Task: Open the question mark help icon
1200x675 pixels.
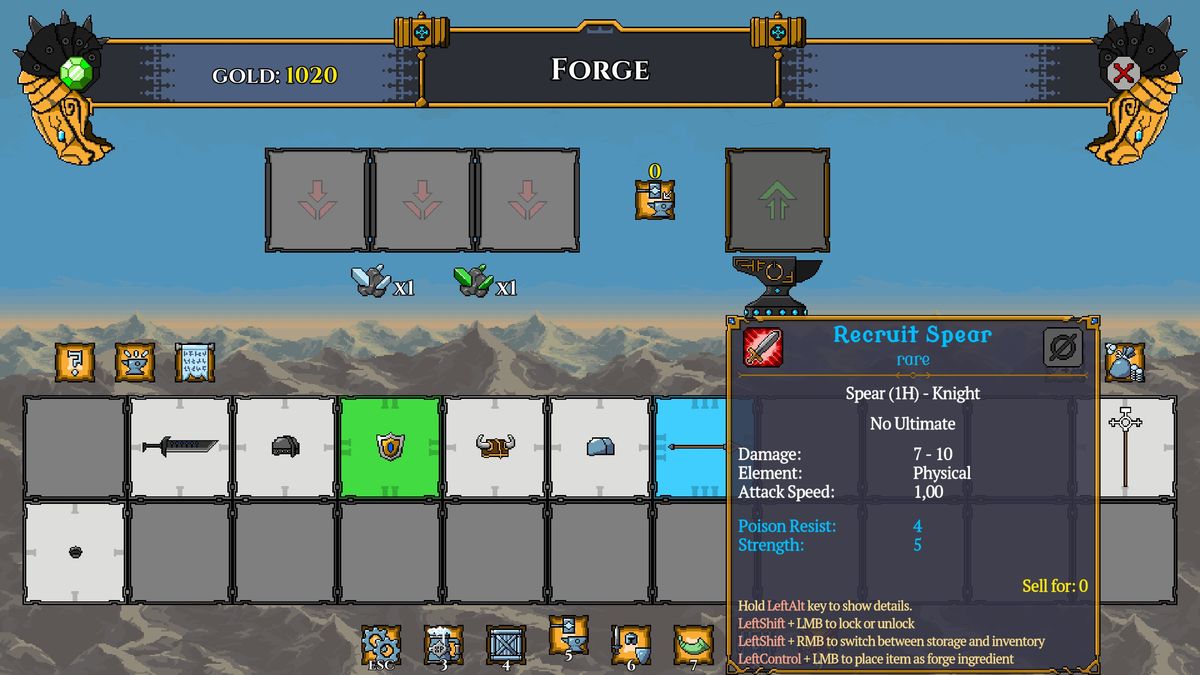Action: (x=75, y=361)
